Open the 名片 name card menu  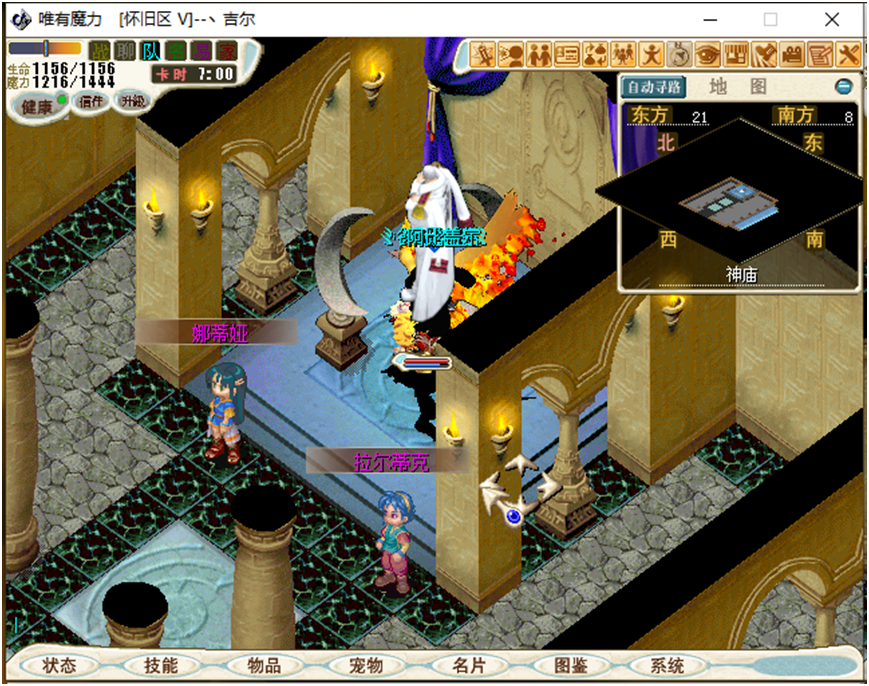(468, 665)
